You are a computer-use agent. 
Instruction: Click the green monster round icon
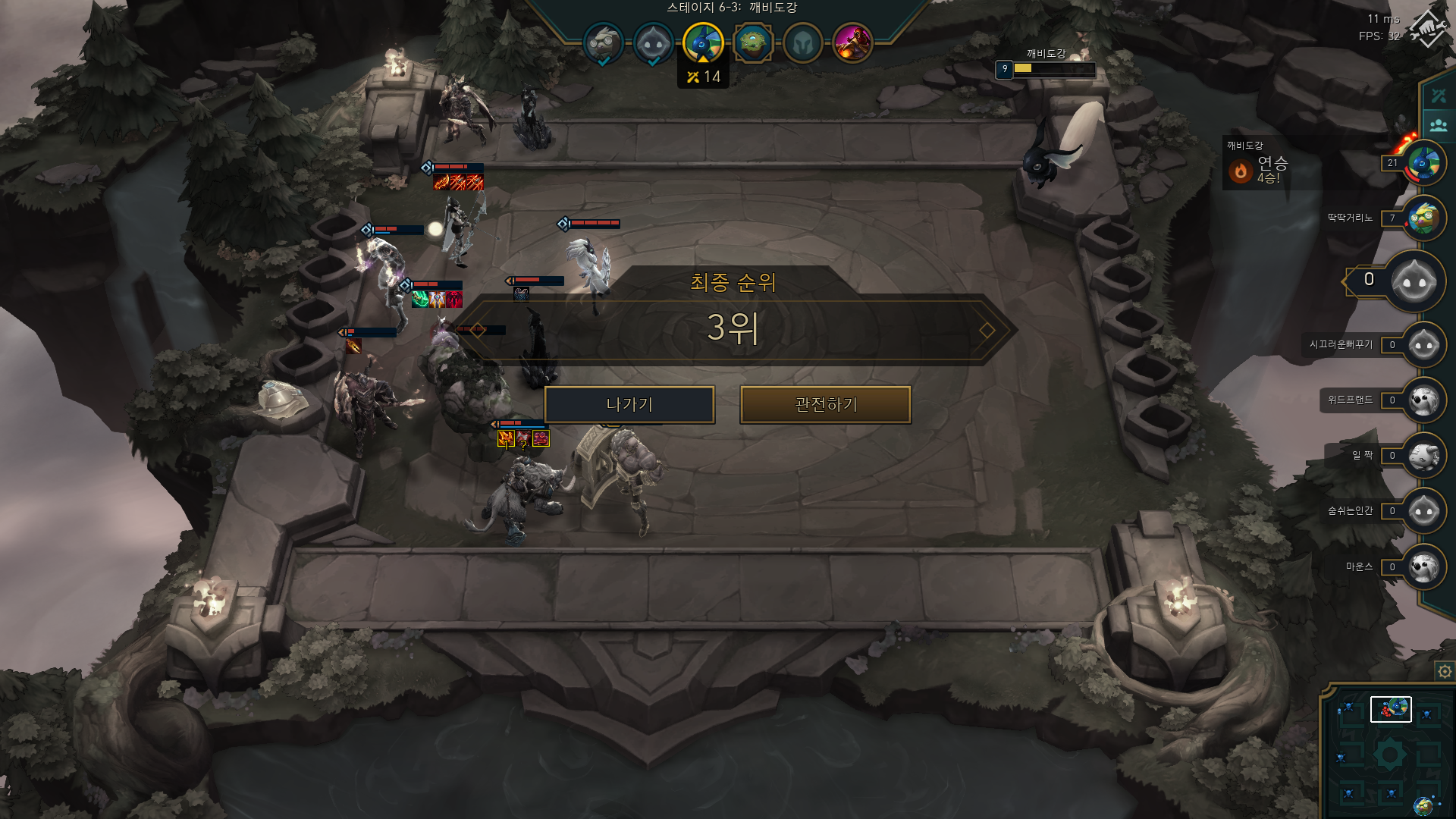(752, 43)
